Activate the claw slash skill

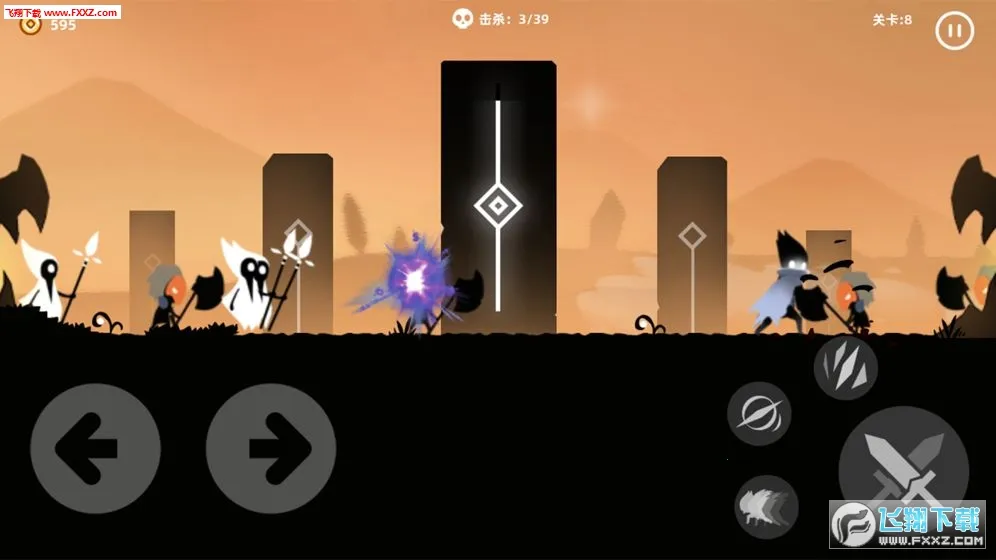click(845, 368)
